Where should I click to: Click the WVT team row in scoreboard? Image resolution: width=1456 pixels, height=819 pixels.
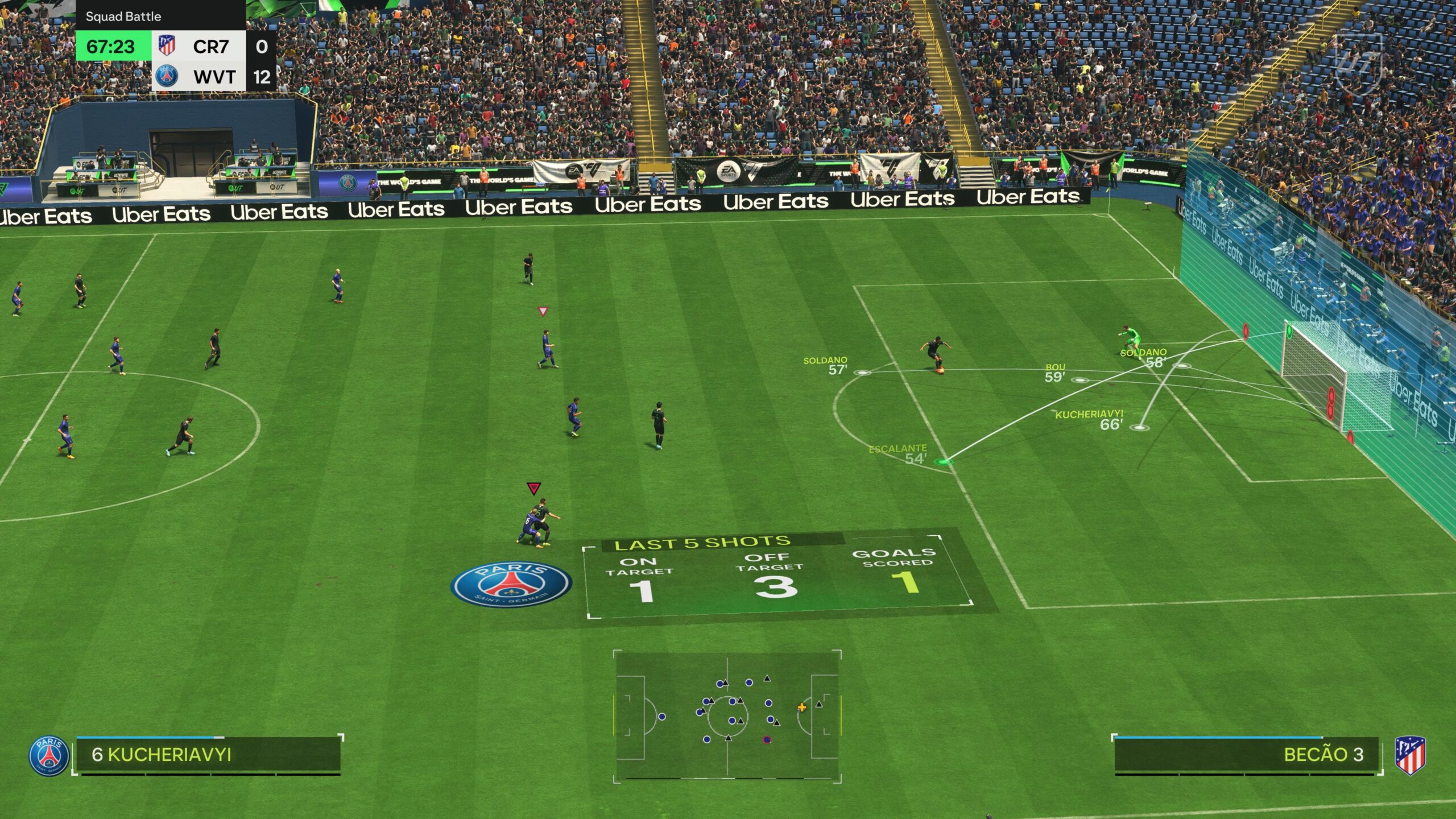pyautogui.click(x=214, y=77)
